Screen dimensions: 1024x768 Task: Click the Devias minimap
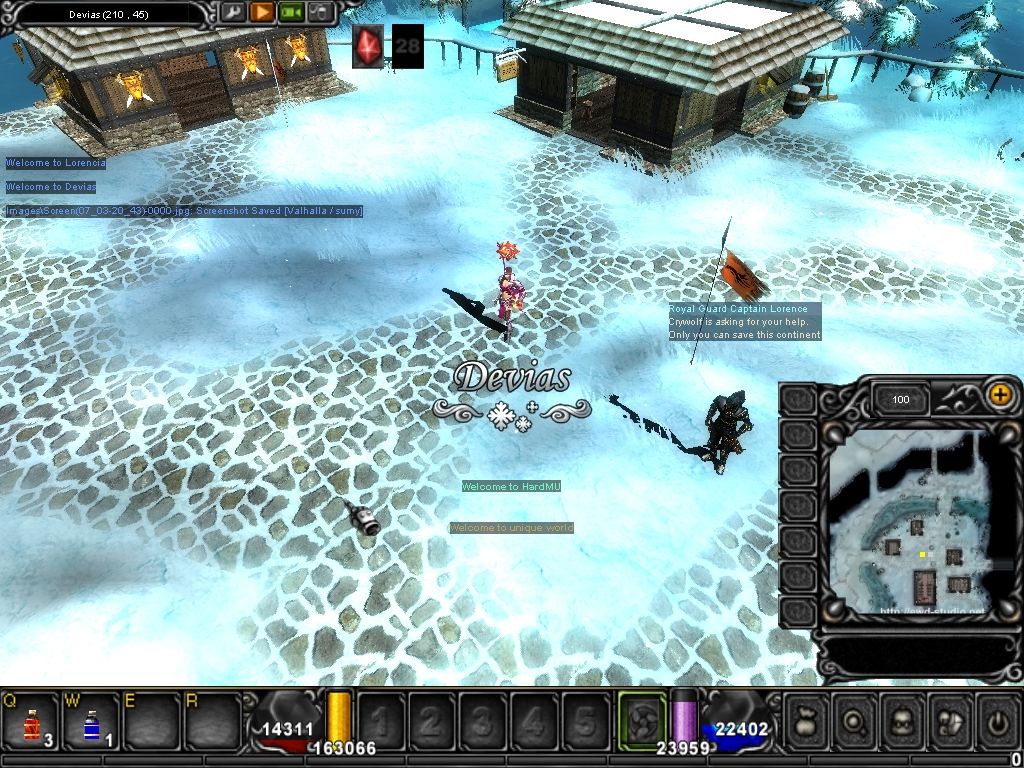pyautogui.click(x=908, y=522)
